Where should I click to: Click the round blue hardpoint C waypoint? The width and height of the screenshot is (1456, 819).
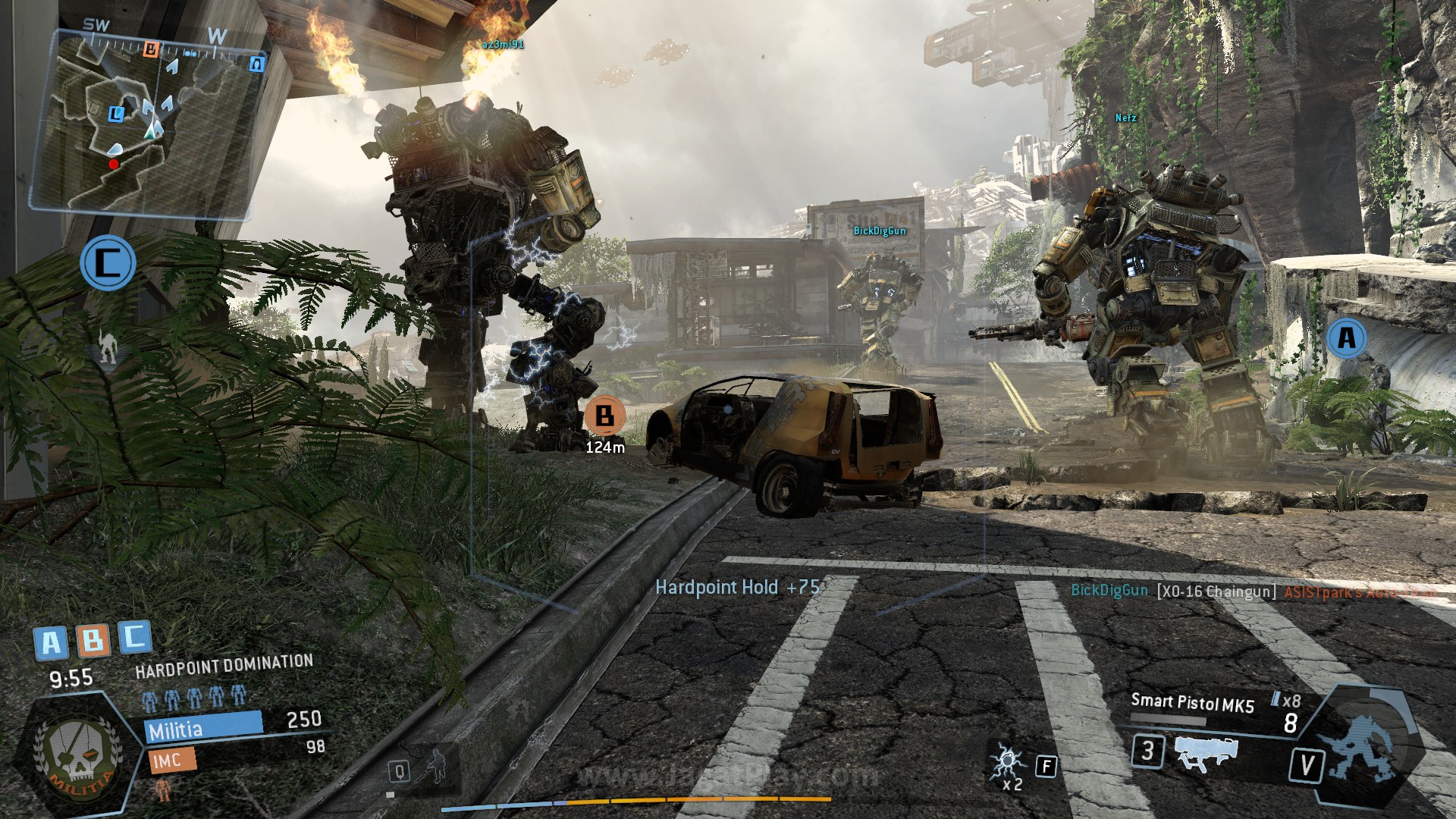tap(108, 263)
